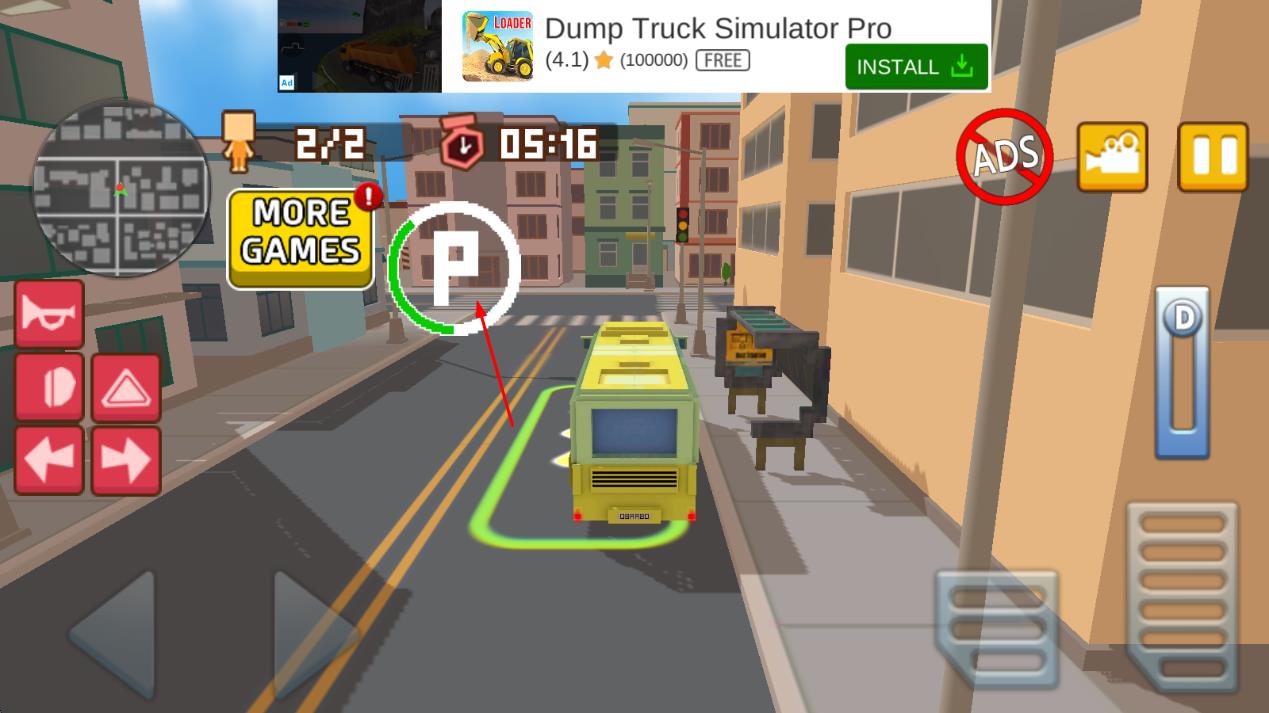Pause the game
The height and width of the screenshot is (713, 1269).
[x=1213, y=157]
